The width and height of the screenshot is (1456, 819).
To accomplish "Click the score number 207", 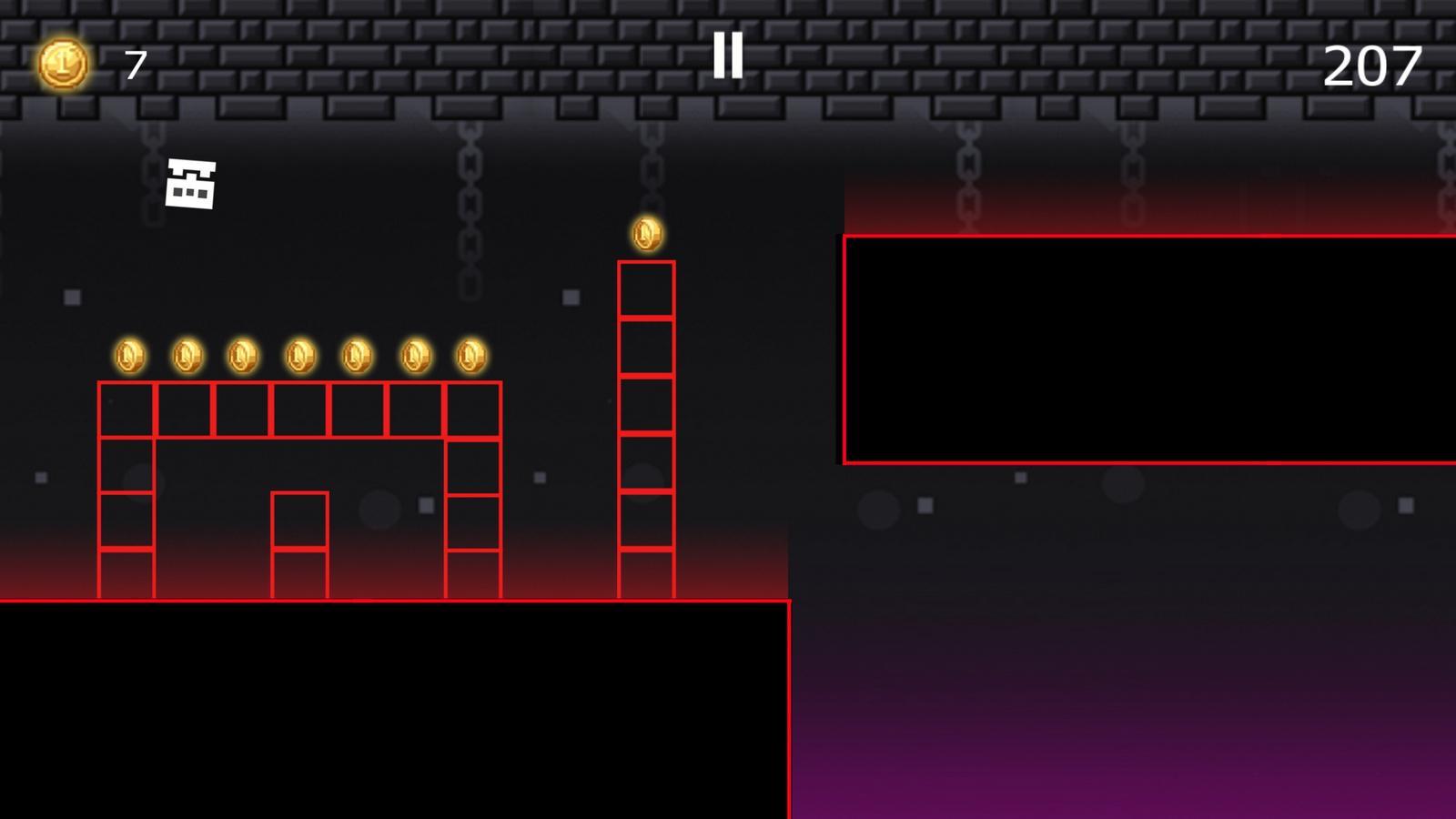I will point(1374,64).
